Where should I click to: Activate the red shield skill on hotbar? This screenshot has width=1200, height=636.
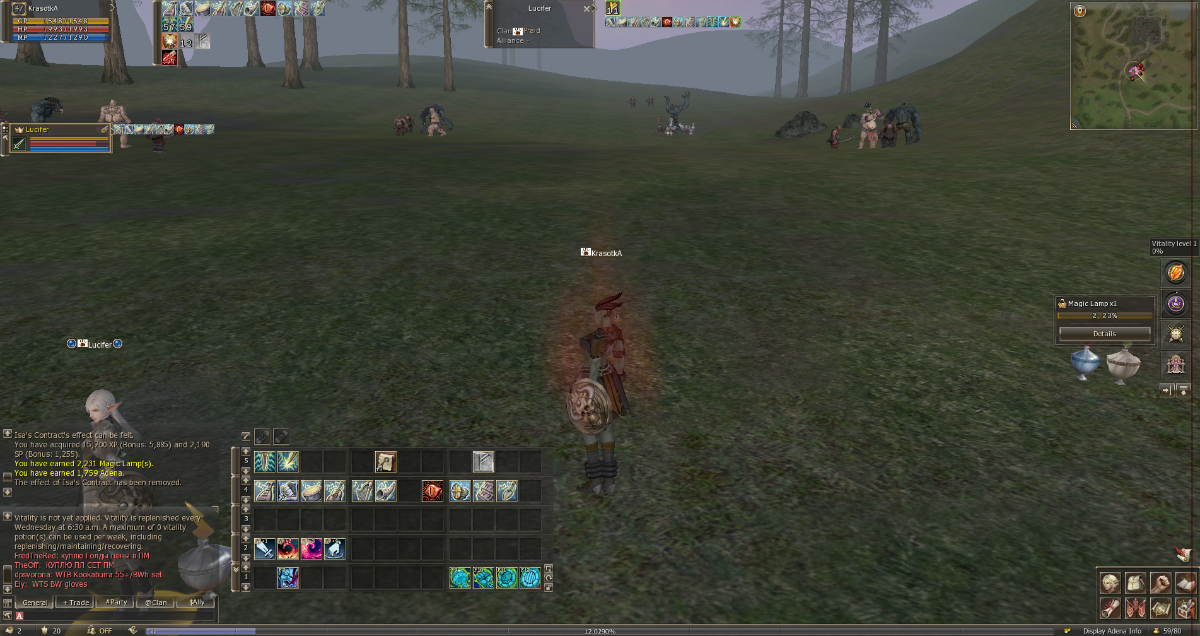click(x=432, y=491)
